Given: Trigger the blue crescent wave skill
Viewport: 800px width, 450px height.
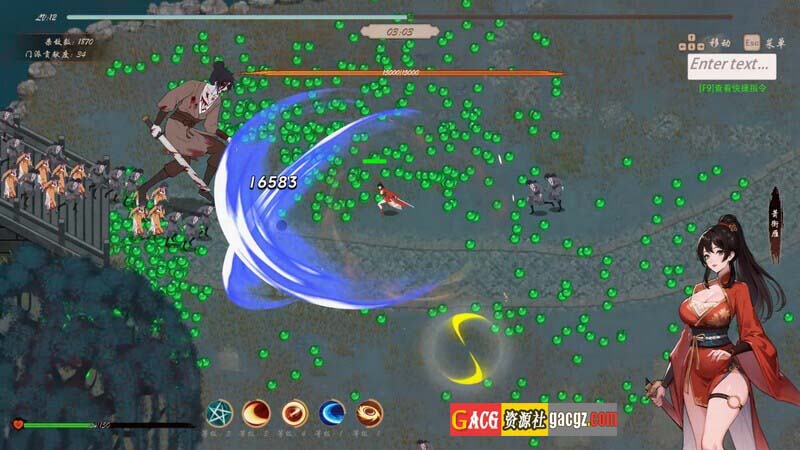Looking at the screenshot, I should (x=332, y=412).
